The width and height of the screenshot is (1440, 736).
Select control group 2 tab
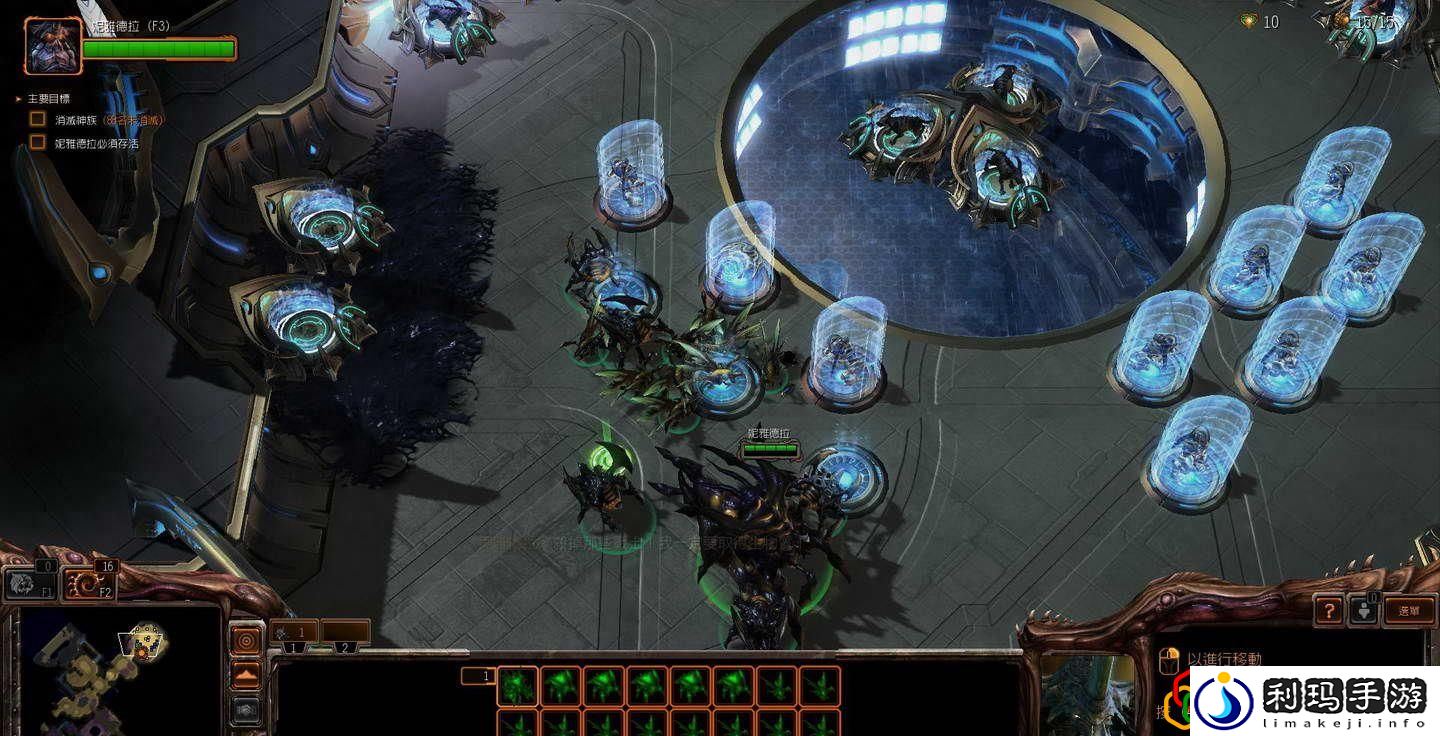(345, 633)
